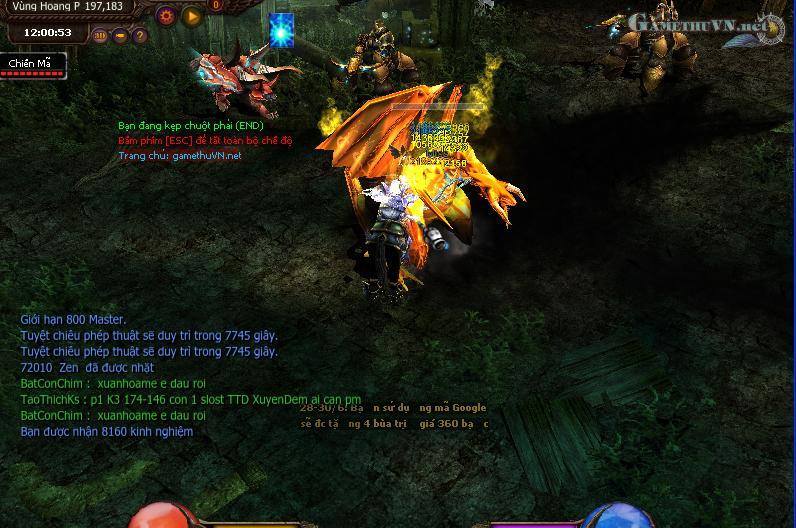Click the glowing blue buff icon

tap(282, 31)
